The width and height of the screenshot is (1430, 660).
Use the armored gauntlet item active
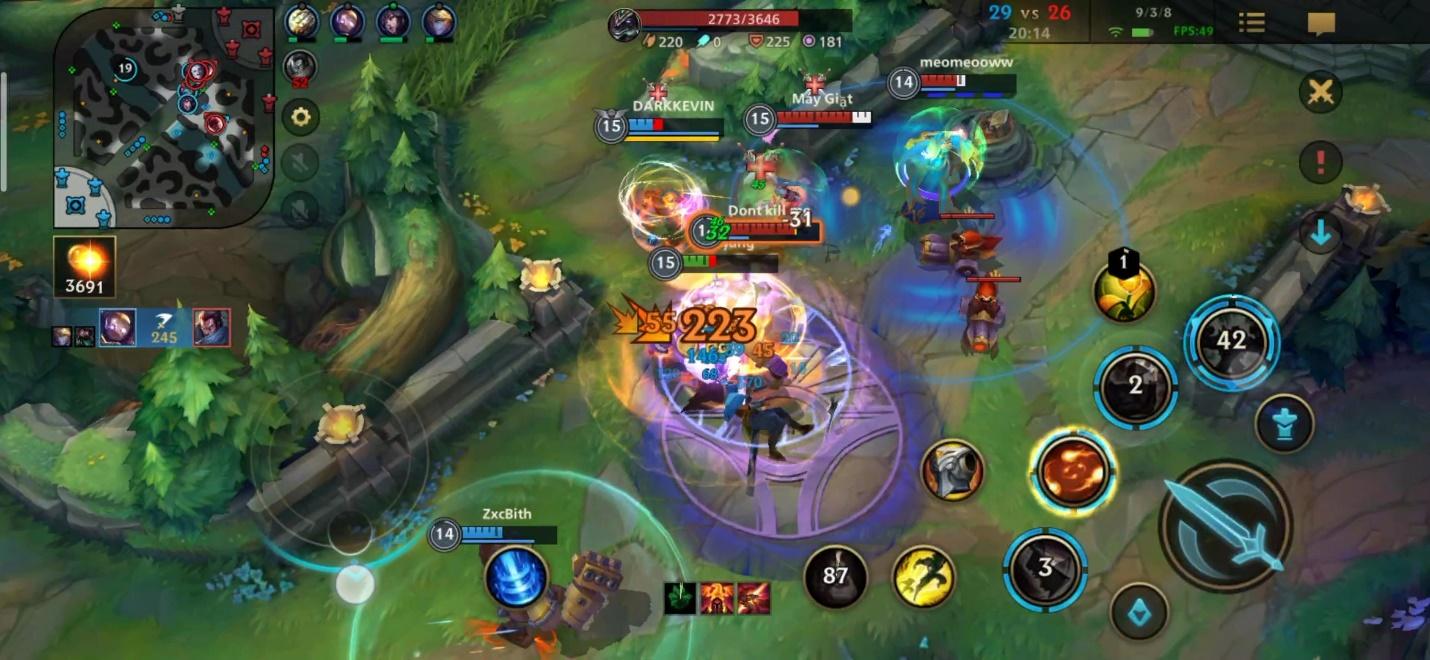pos(952,470)
